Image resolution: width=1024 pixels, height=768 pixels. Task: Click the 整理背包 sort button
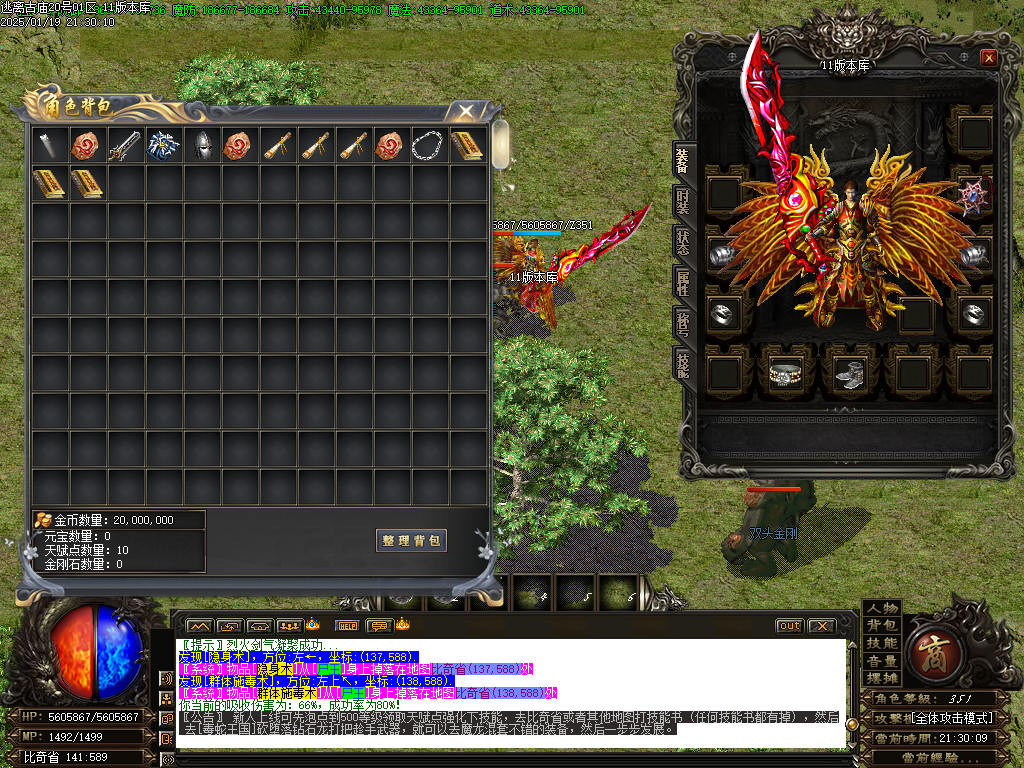tap(411, 540)
